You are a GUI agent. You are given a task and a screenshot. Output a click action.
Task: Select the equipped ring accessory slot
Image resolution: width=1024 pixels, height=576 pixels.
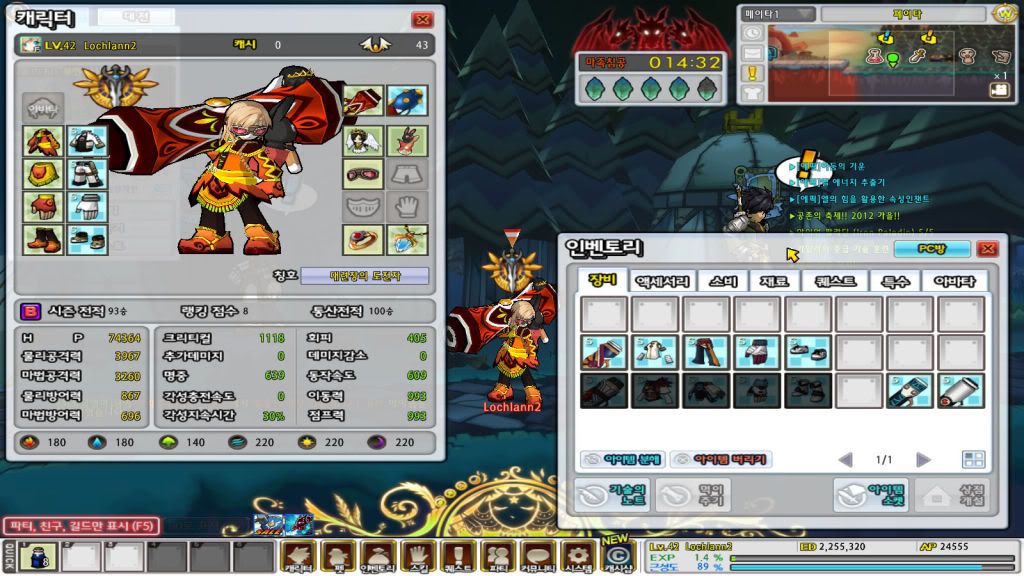pyautogui.click(x=363, y=239)
